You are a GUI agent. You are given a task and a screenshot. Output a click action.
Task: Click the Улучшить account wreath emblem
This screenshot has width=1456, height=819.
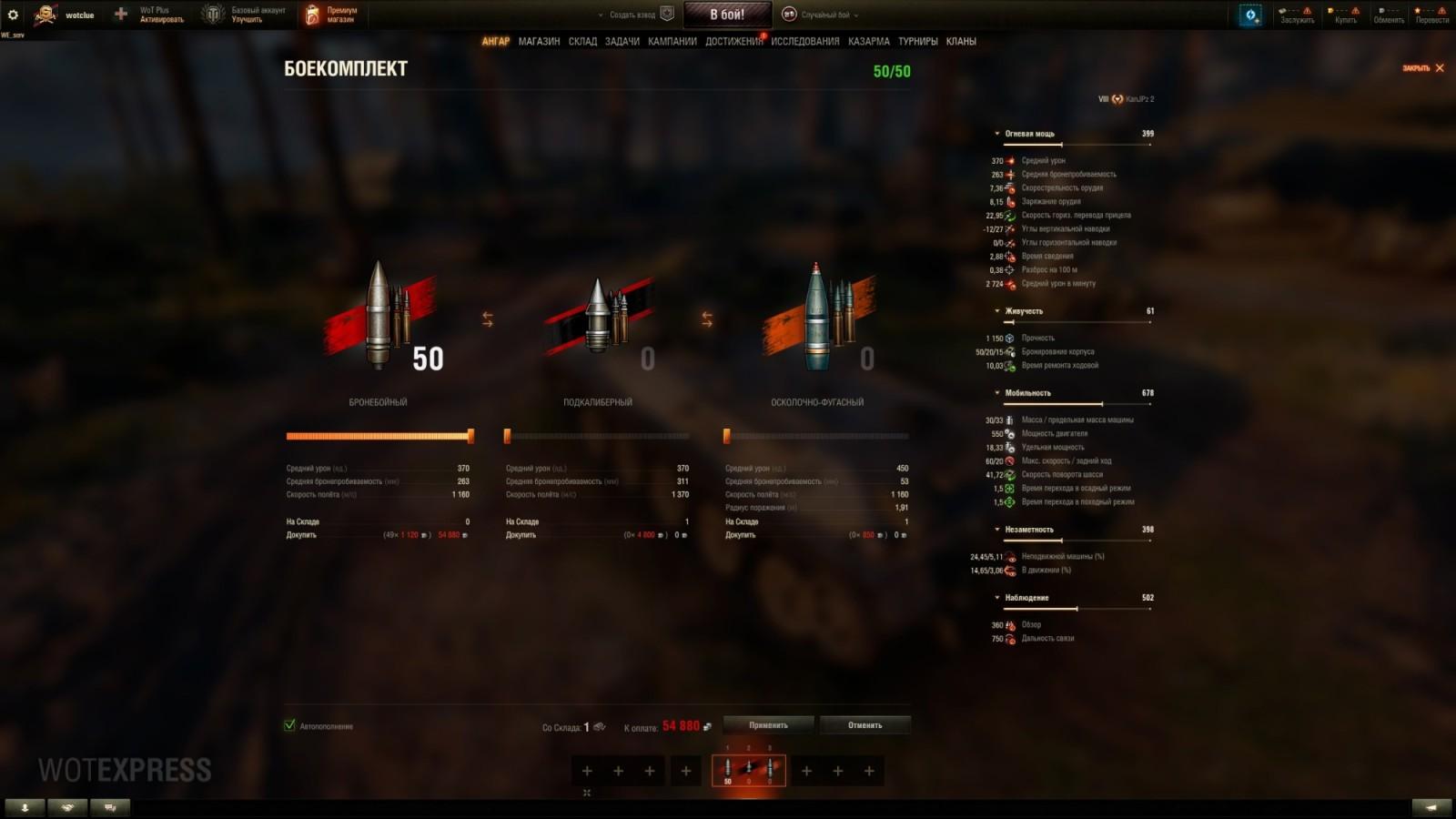coord(213,13)
